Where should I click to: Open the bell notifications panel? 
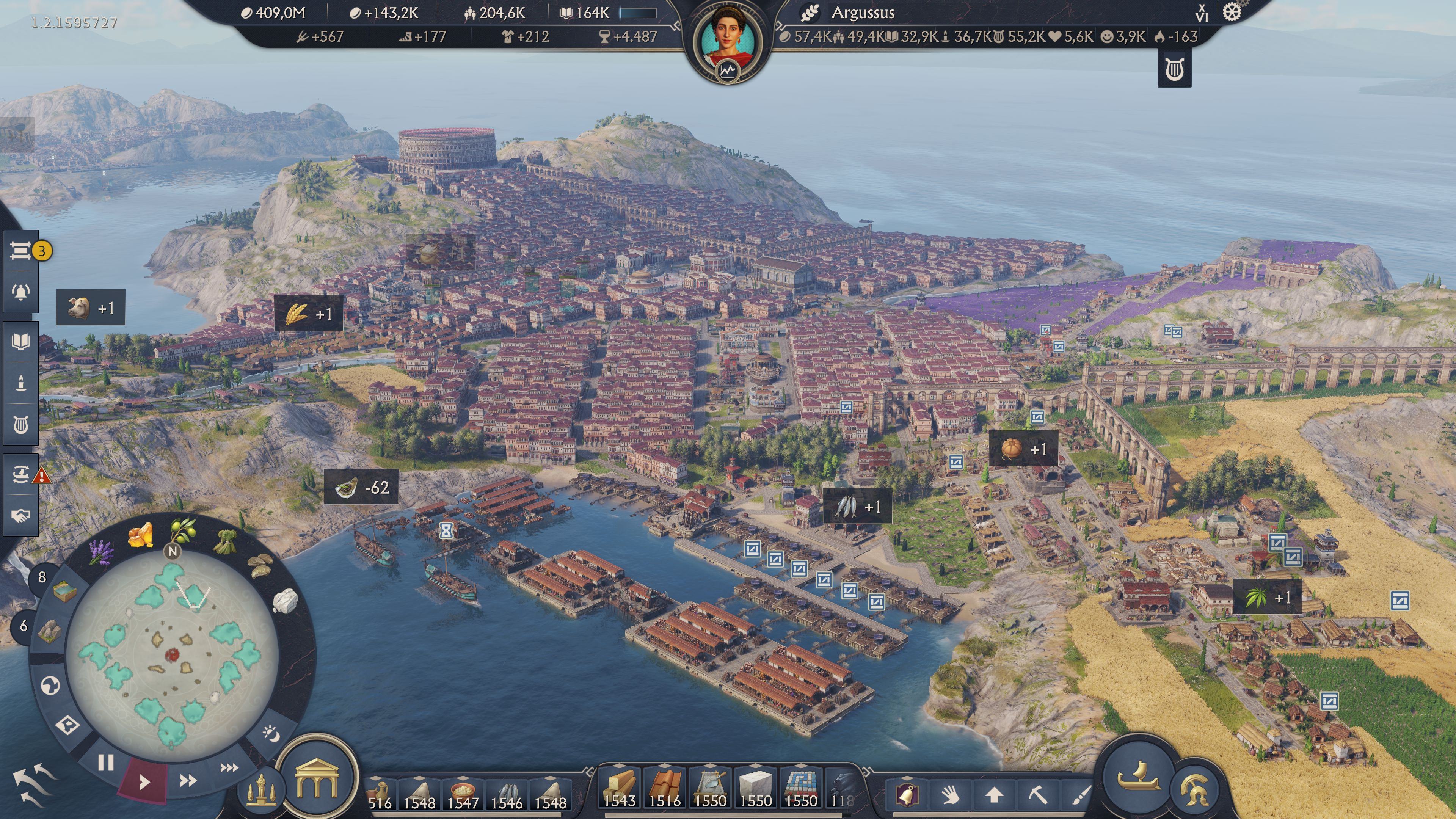[x=21, y=292]
